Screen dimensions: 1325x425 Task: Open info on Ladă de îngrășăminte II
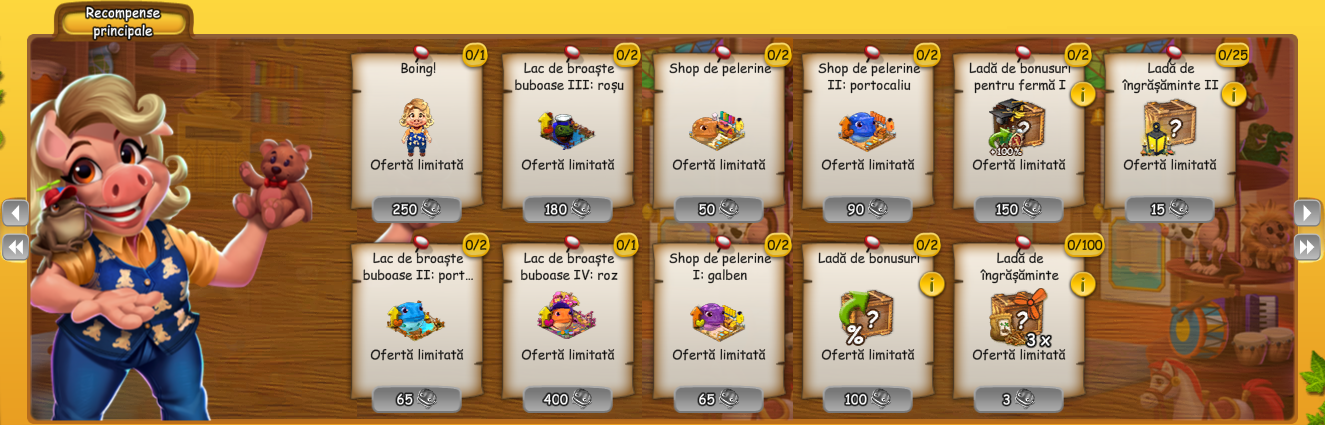coord(1233,94)
